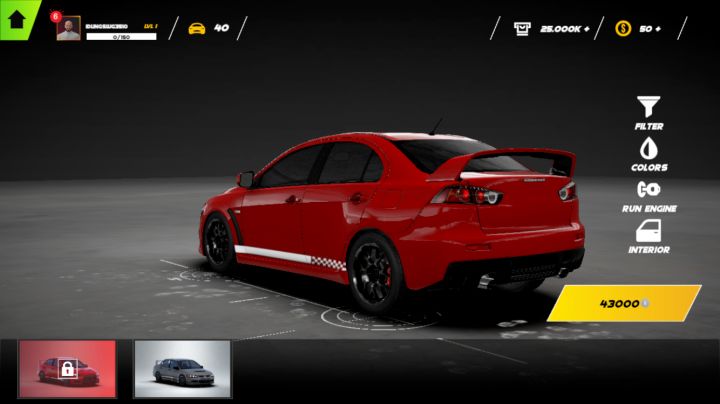
Task: Choose the Colors paint option
Action: tap(649, 153)
